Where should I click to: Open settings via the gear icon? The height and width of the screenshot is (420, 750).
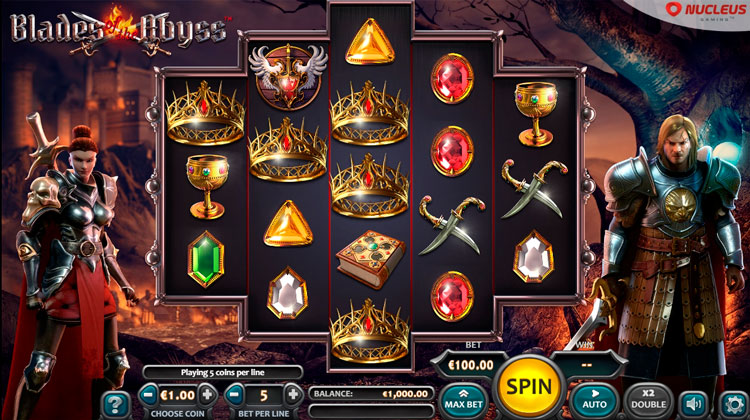tap(733, 403)
